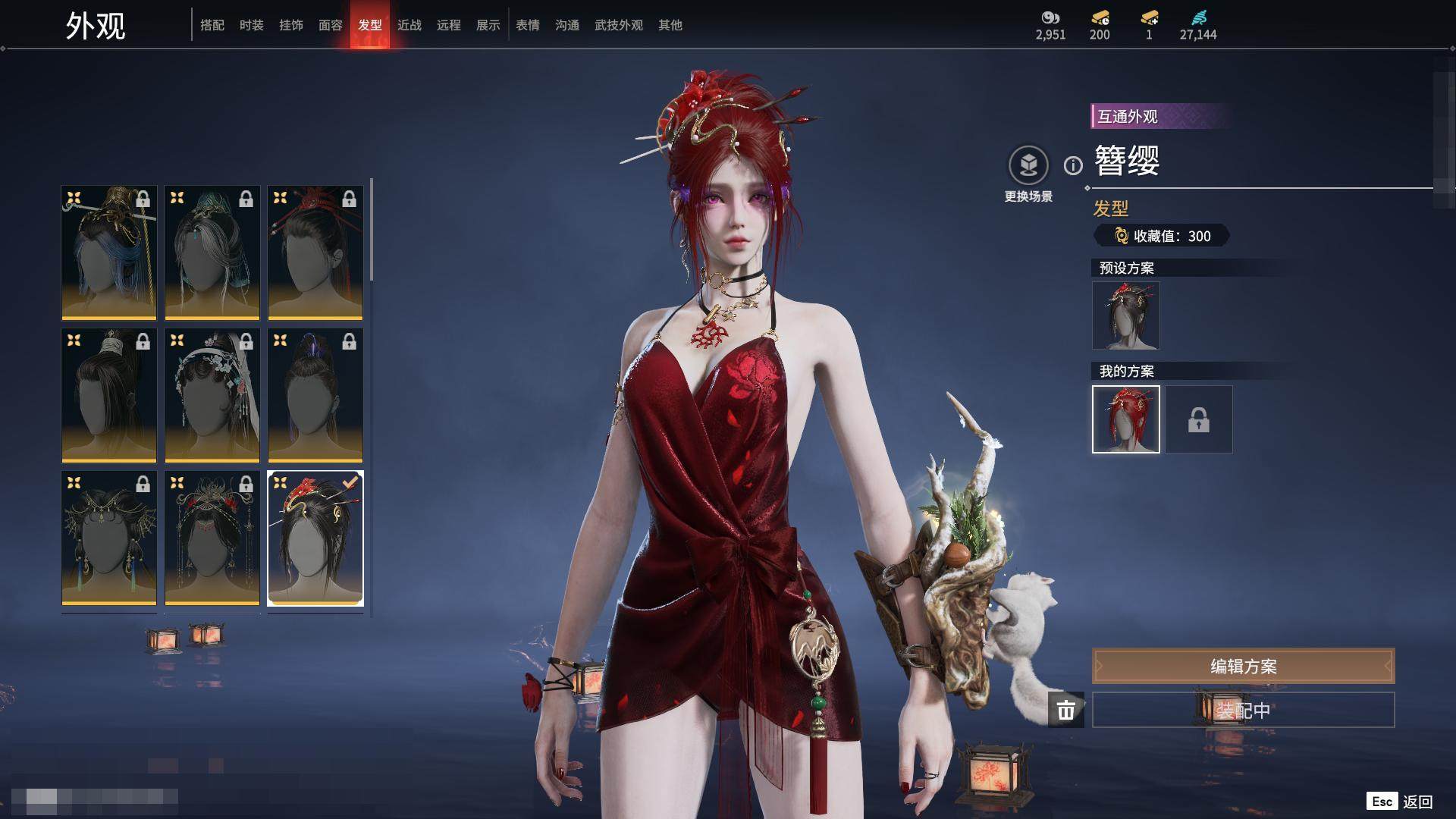Select the blue-haired hairstyle with gold hairpin

pos(109,253)
